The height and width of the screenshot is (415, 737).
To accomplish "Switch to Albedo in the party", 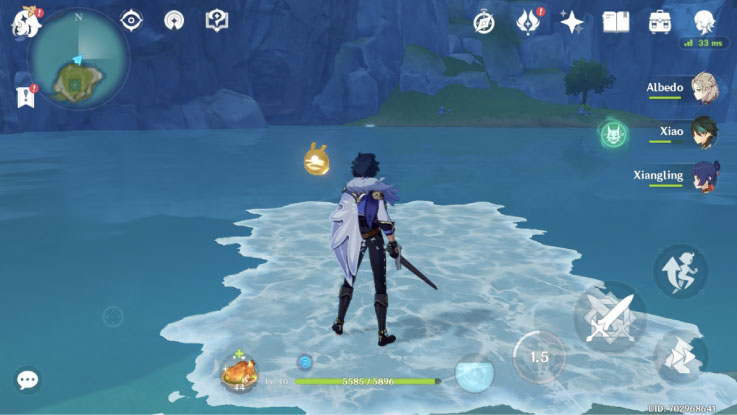I will 704,88.
